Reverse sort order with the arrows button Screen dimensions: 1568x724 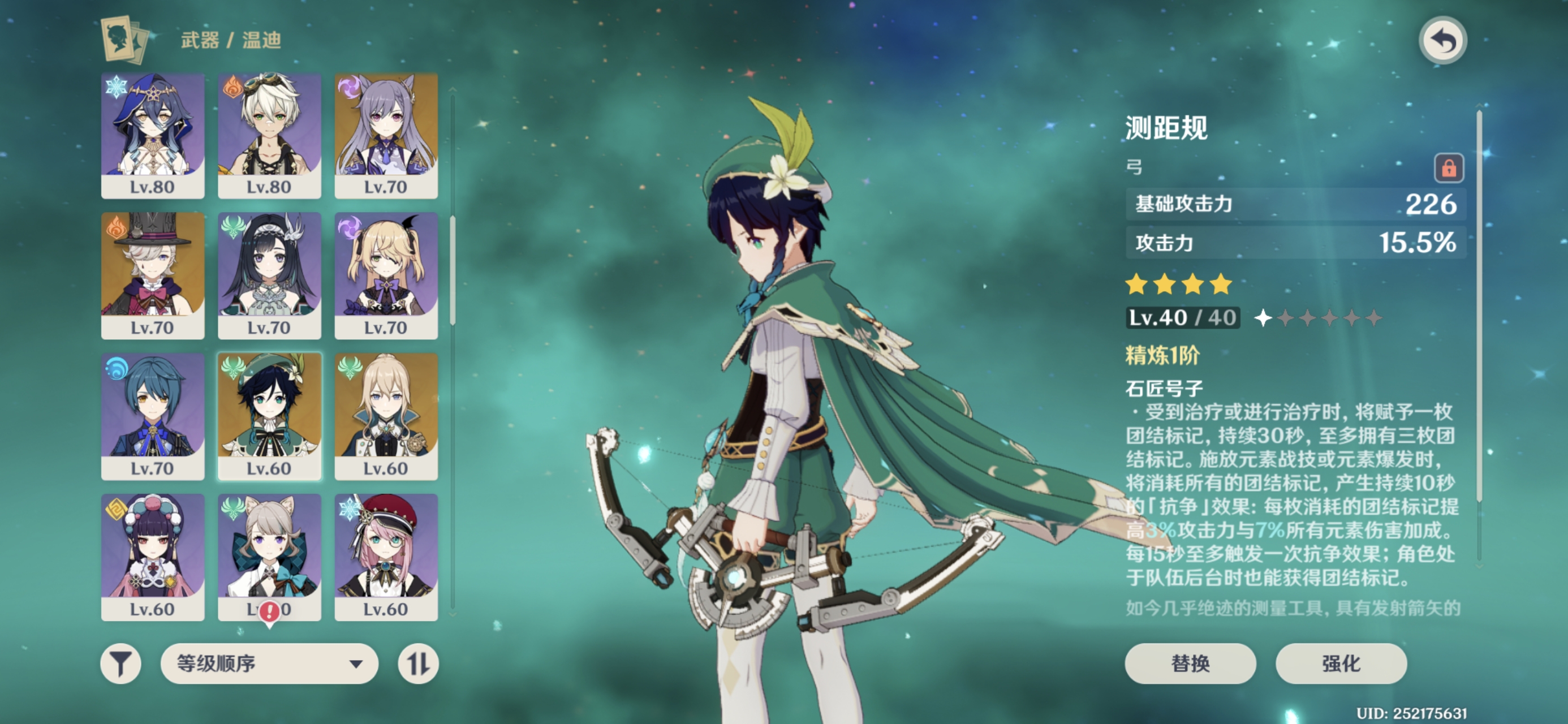(418, 663)
